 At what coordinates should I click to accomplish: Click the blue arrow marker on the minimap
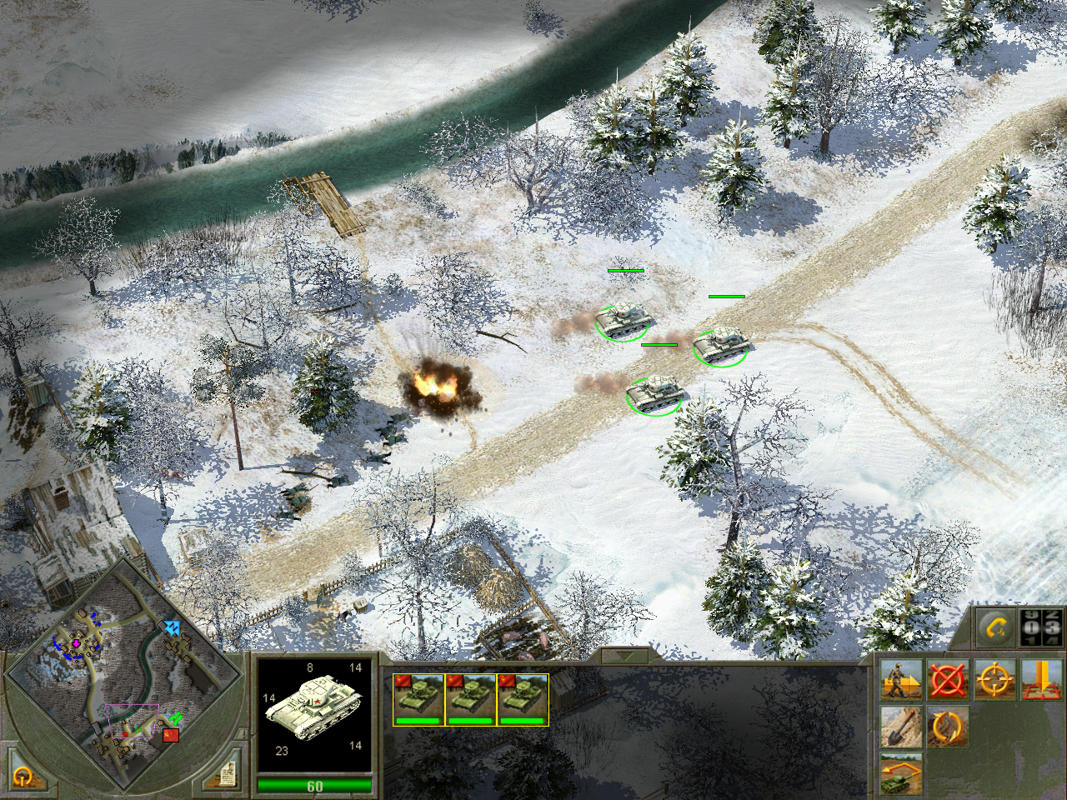174,628
